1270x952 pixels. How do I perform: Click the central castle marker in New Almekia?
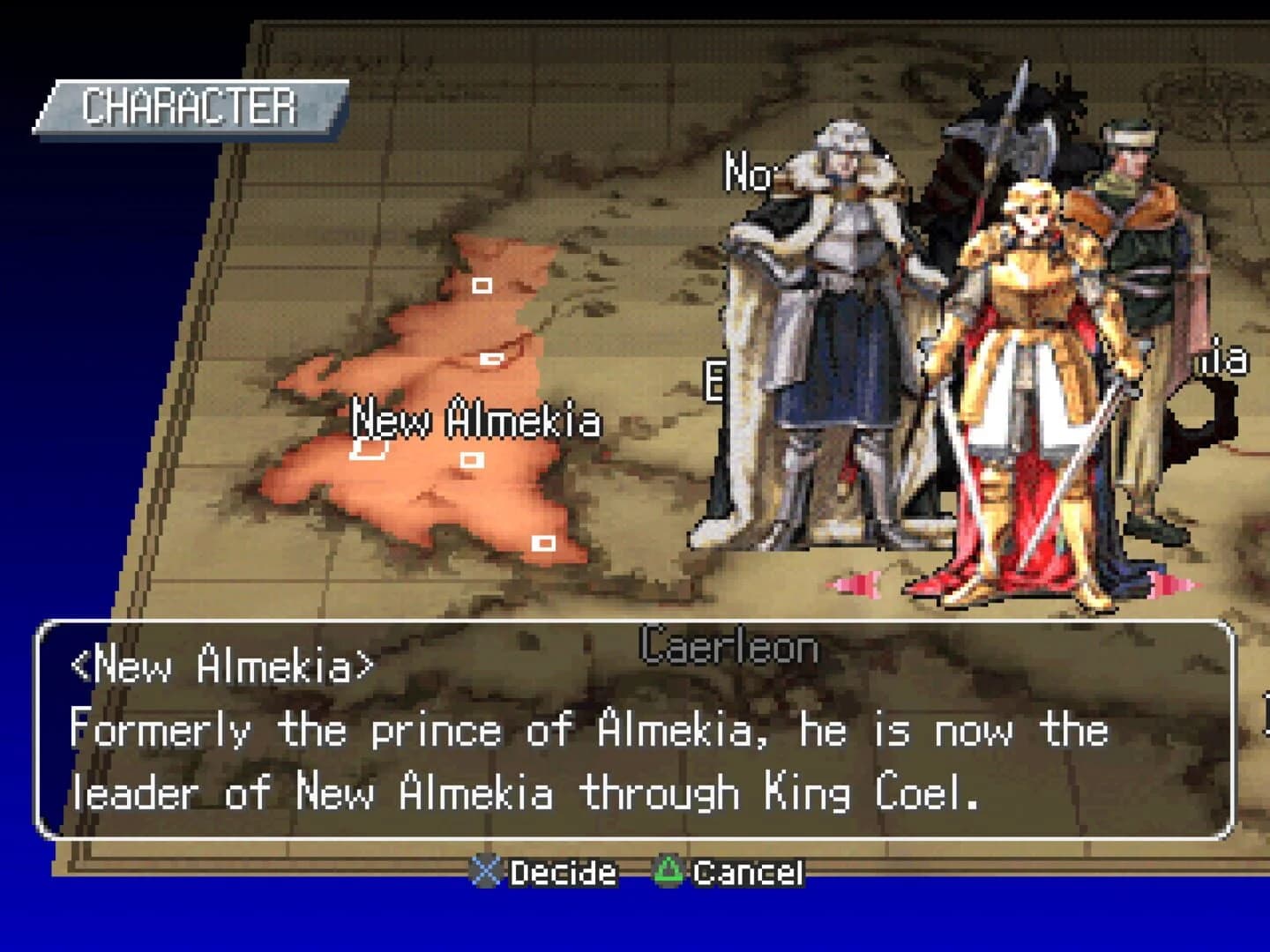tap(471, 460)
